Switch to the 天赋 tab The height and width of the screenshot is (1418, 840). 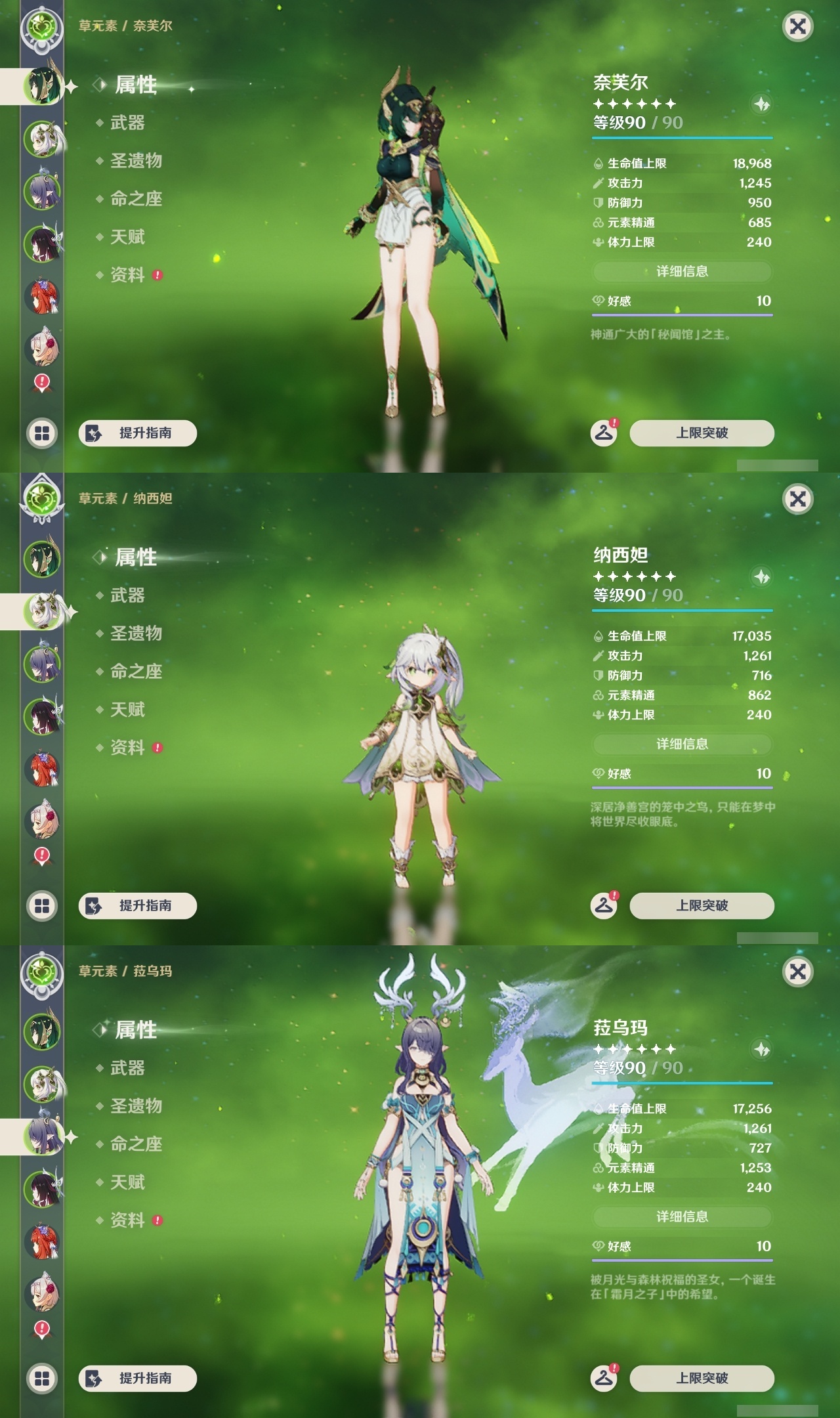[x=127, y=238]
